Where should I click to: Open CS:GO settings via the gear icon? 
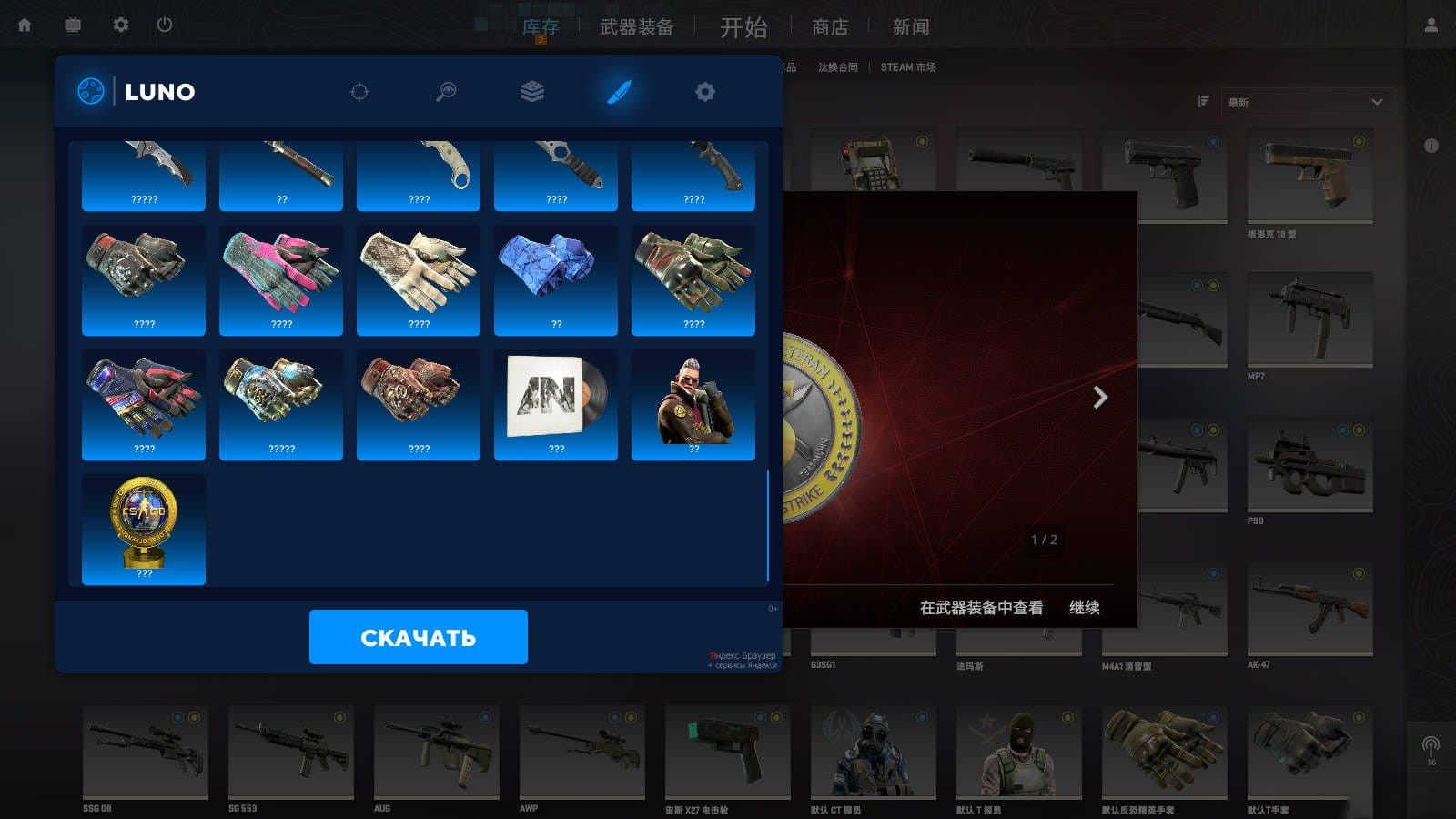(x=118, y=25)
